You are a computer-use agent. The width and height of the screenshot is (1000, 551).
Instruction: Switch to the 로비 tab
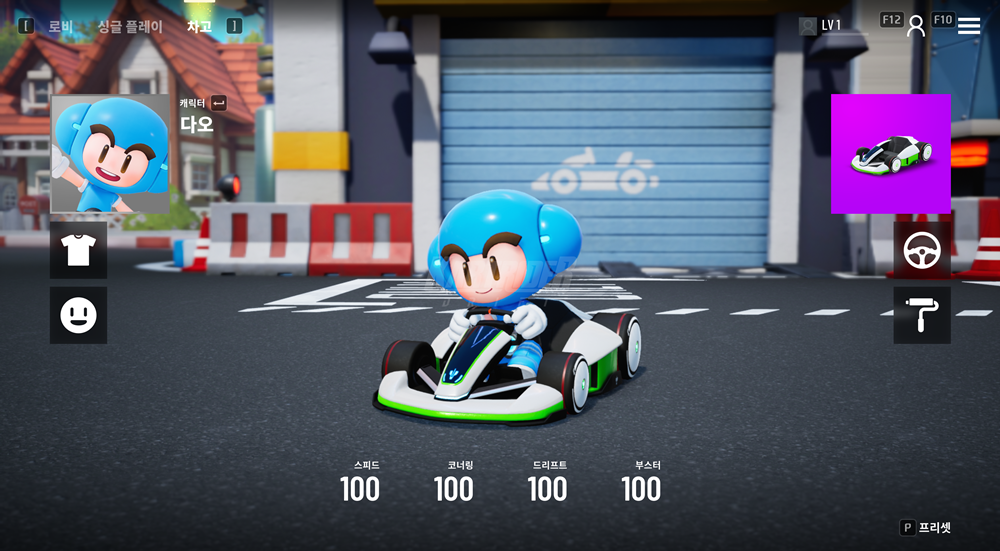coord(60,27)
